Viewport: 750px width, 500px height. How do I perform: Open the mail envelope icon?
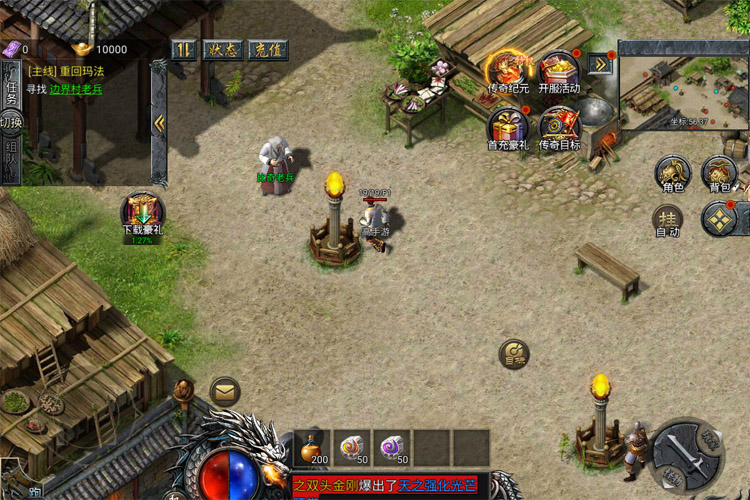point(225,391)
